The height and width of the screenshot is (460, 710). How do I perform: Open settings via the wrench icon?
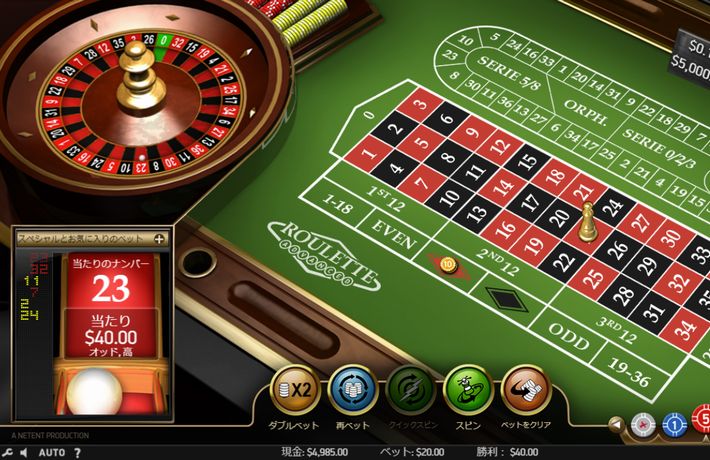click(x=7, y=452)
